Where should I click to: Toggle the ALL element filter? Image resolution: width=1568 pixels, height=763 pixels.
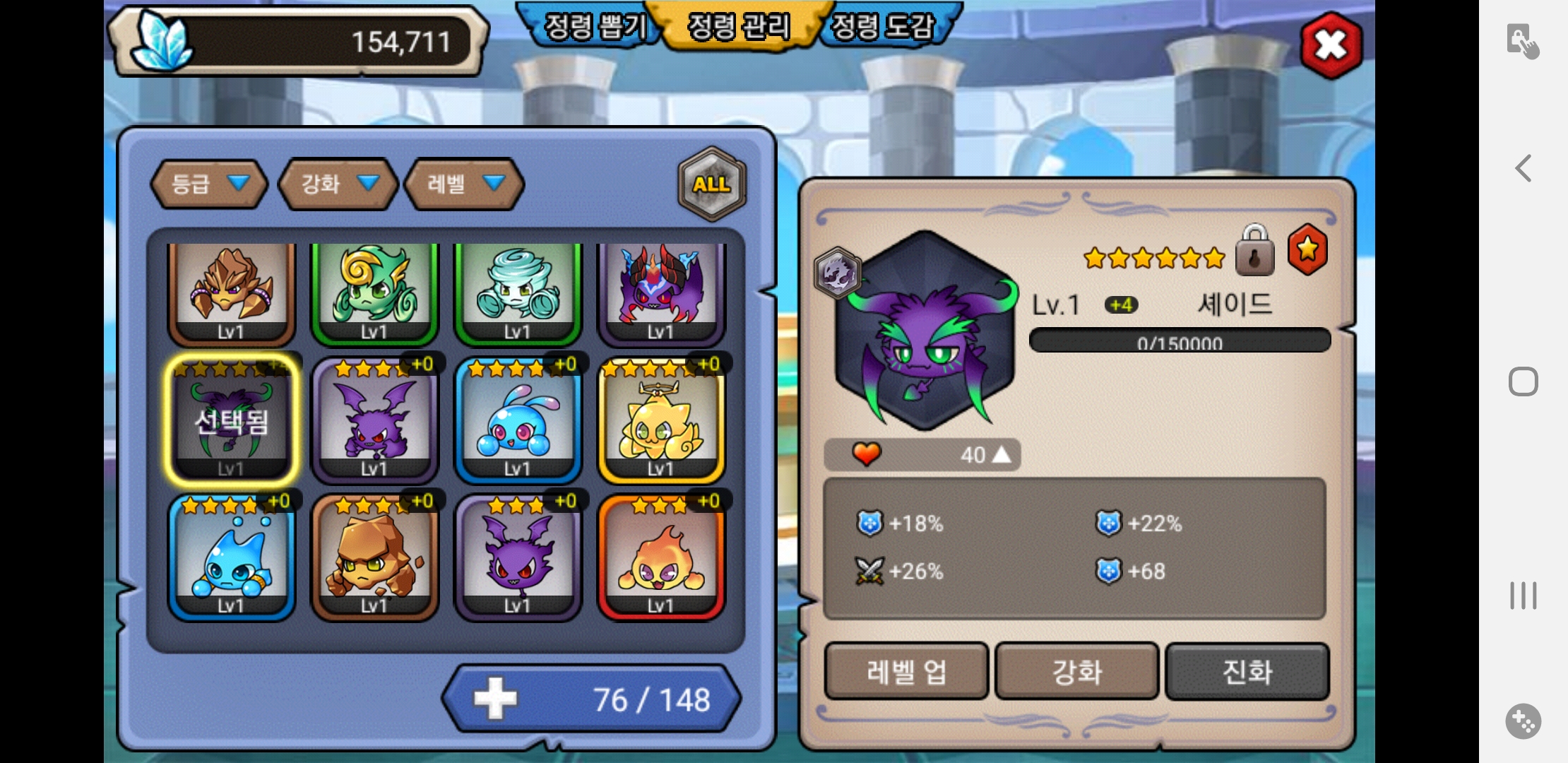click(711, 184)
